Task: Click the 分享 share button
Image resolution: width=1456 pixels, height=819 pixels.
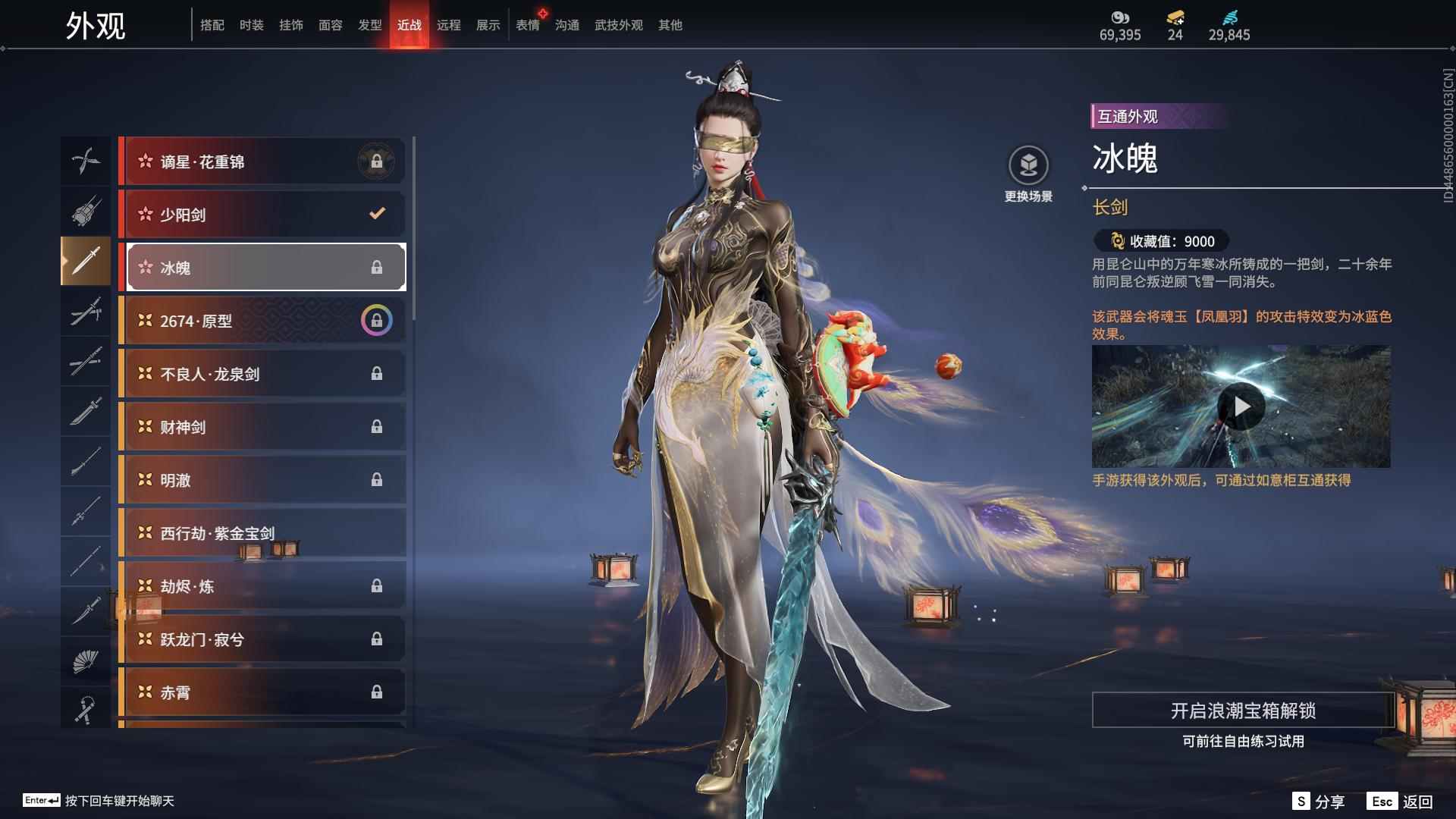Action: pyautogui.click(x=1319, y=802)
